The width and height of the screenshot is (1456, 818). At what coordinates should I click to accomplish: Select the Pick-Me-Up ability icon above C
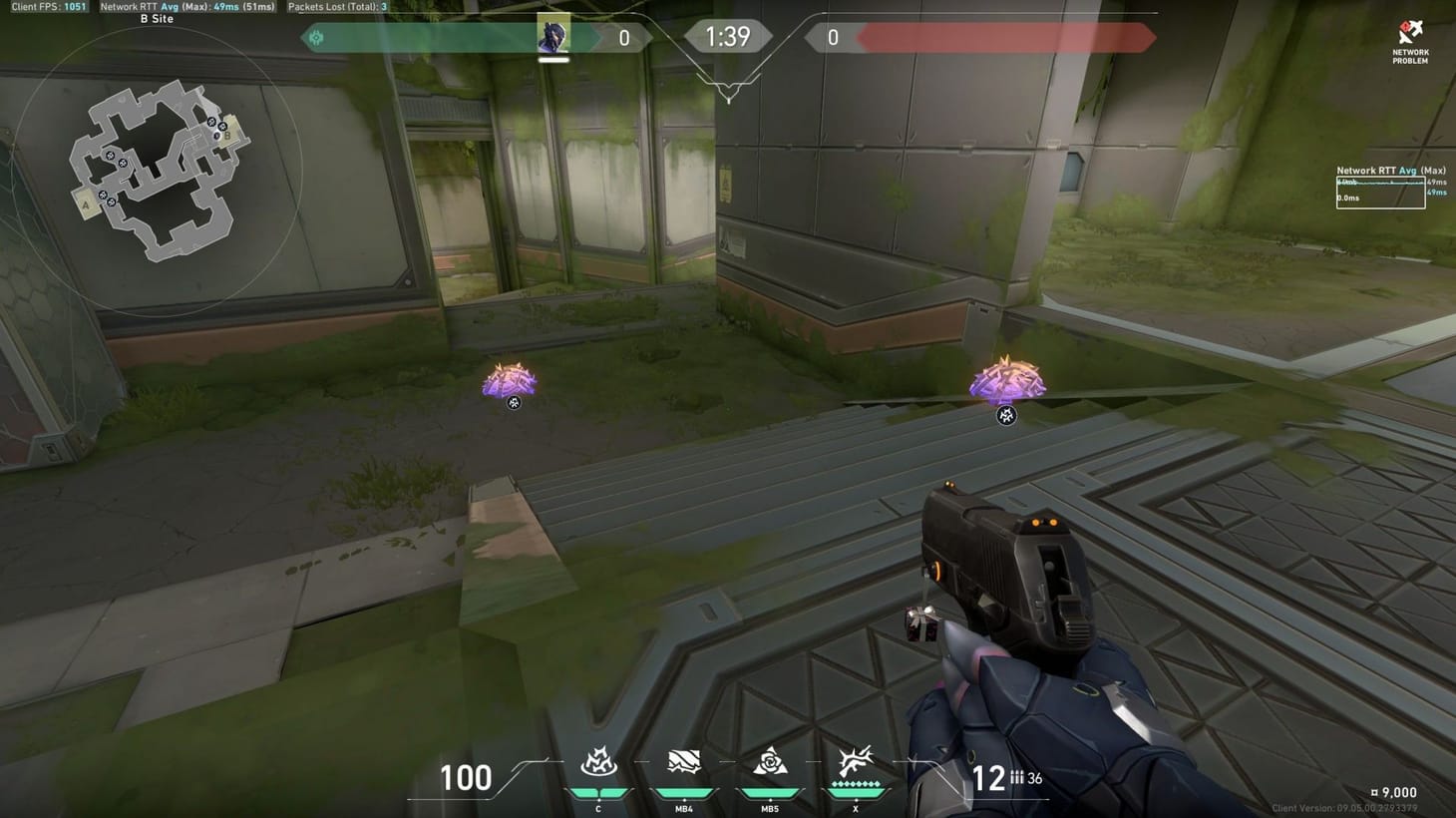click(x=598, y=764)
